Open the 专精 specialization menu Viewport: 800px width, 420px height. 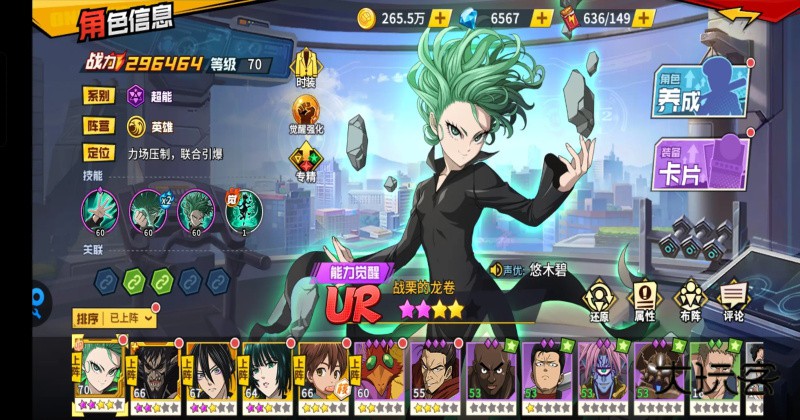tap(306, 159)
